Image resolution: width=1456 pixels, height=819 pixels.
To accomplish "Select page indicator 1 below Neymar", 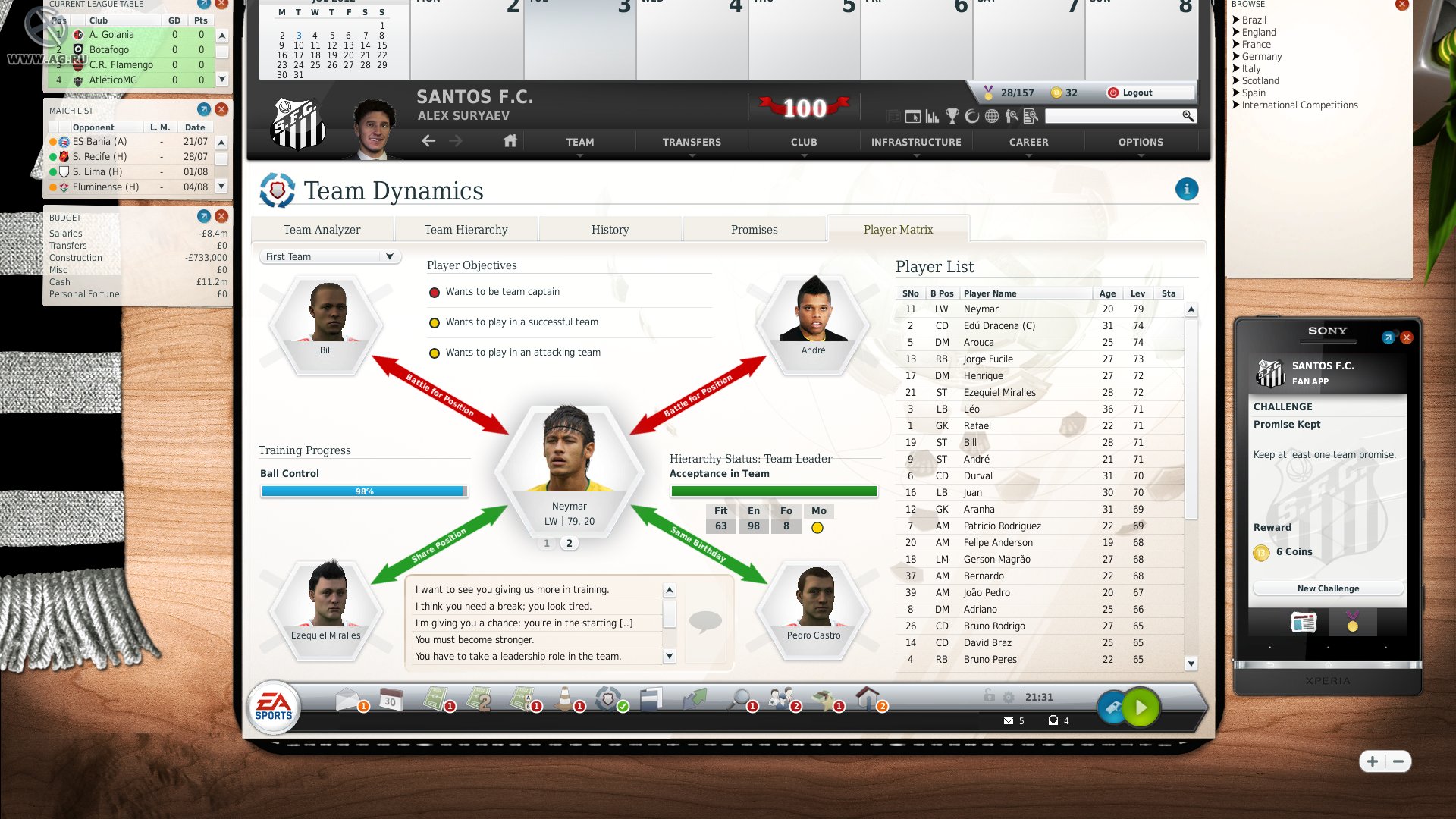I will click(x=546, y=543).
